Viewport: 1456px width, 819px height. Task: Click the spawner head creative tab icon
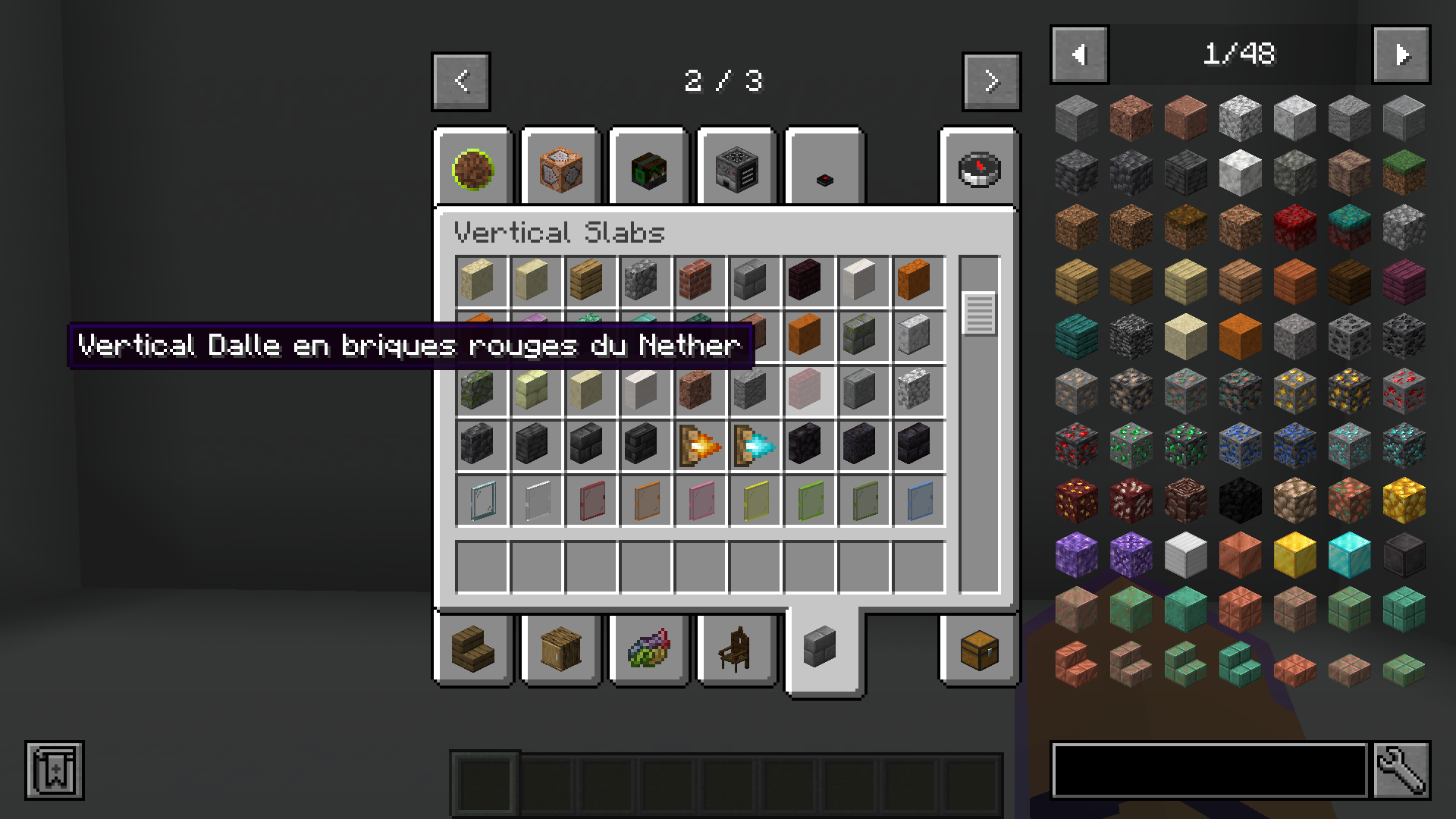tap(648, 167)
